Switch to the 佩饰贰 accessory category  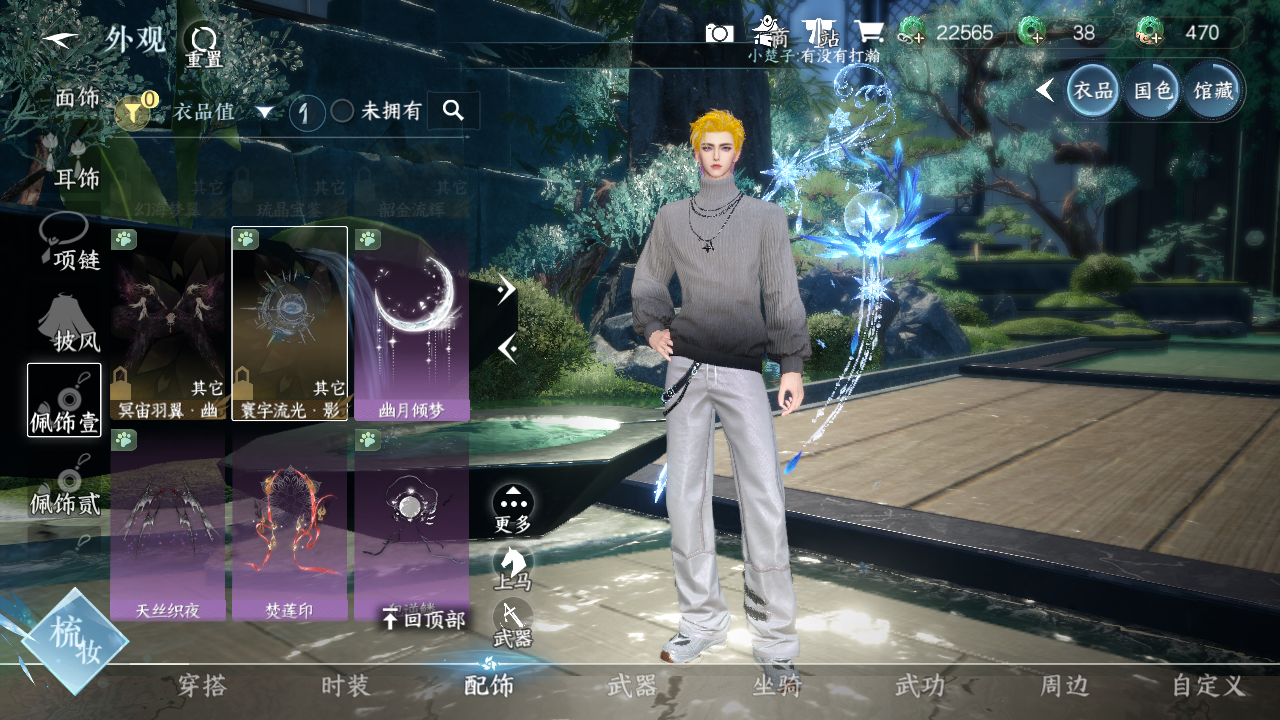tap(65, 488)
